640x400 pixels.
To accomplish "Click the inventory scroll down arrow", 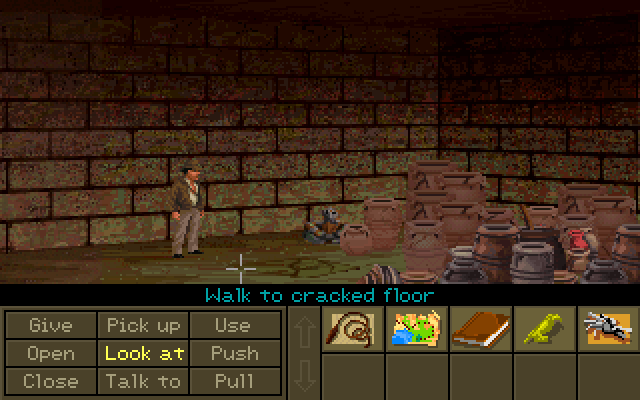I will pos(303,376).
